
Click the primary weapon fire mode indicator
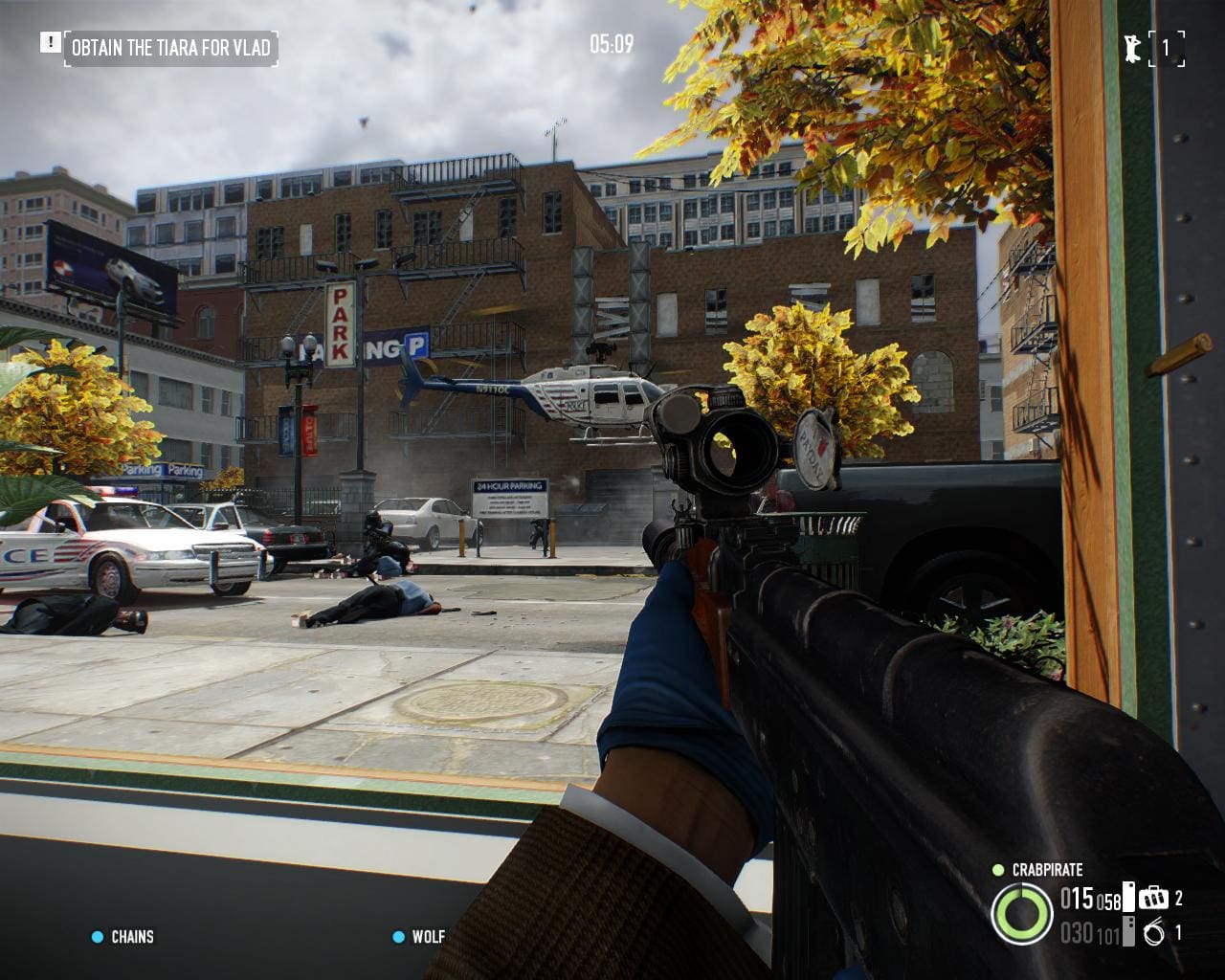1128,897
